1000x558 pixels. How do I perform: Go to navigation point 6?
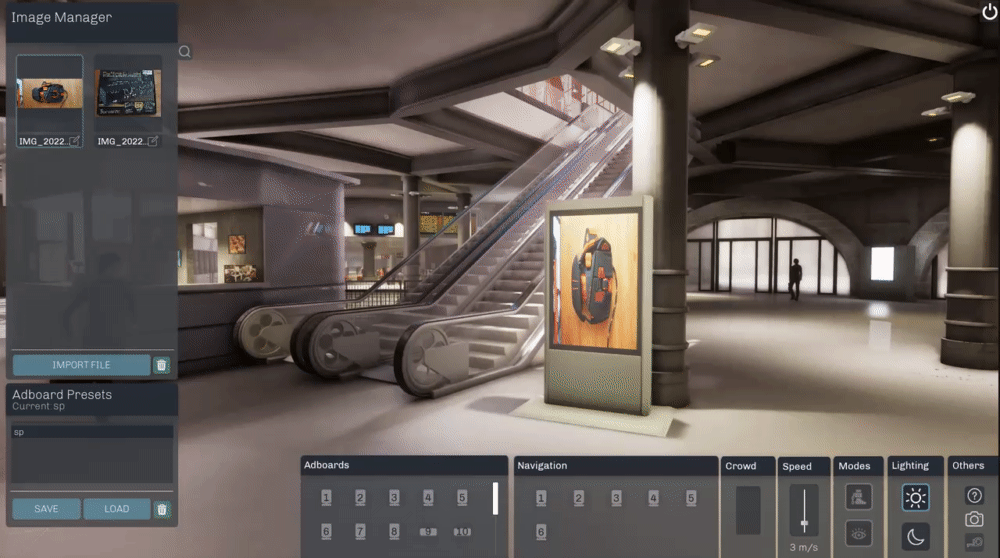tap(541, 532)
